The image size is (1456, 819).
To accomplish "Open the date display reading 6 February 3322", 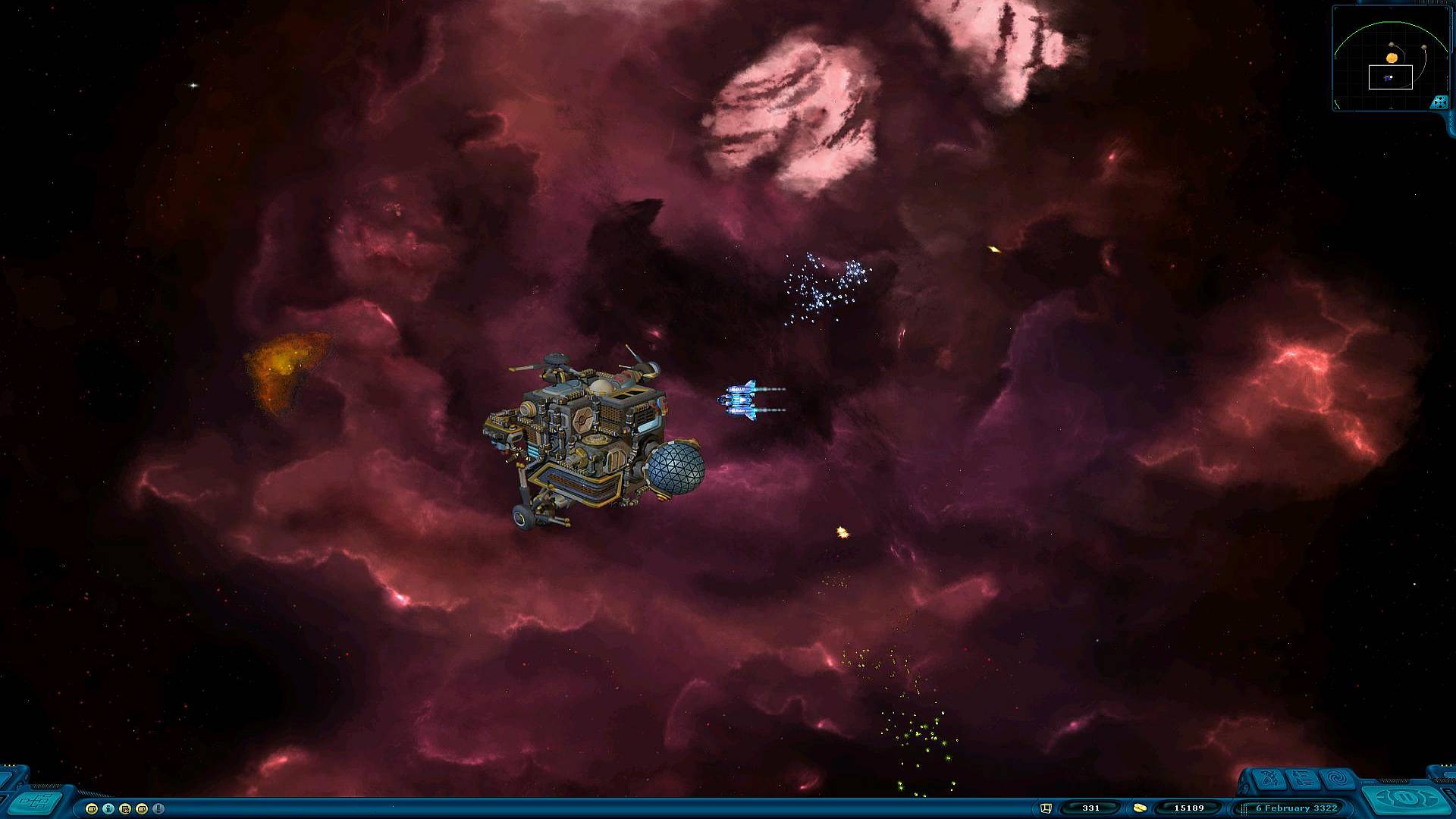I will coord(1297,808).
